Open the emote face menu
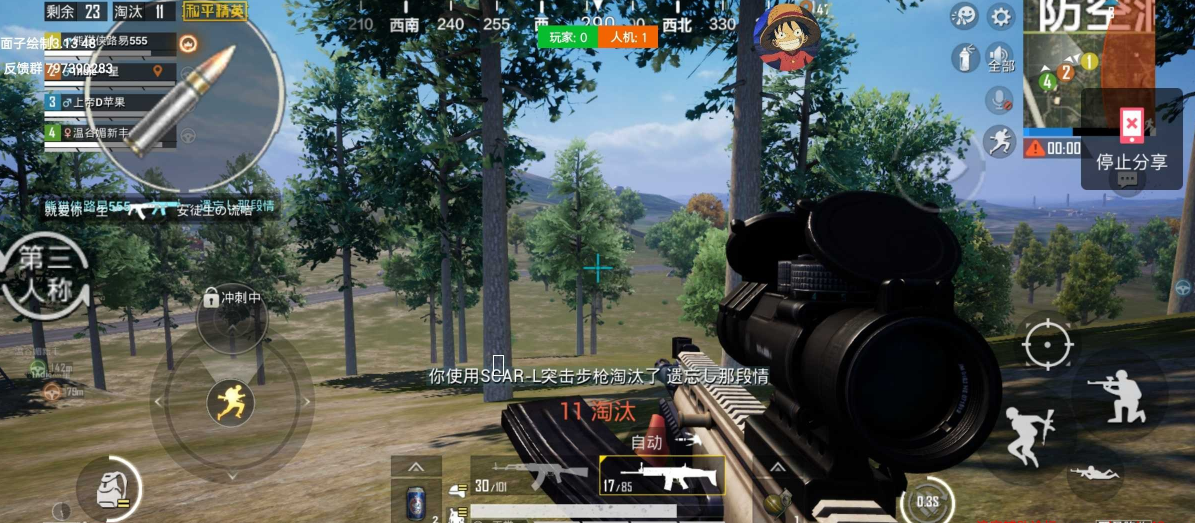This screenshot has height=523, width=1195. (964, 17)
